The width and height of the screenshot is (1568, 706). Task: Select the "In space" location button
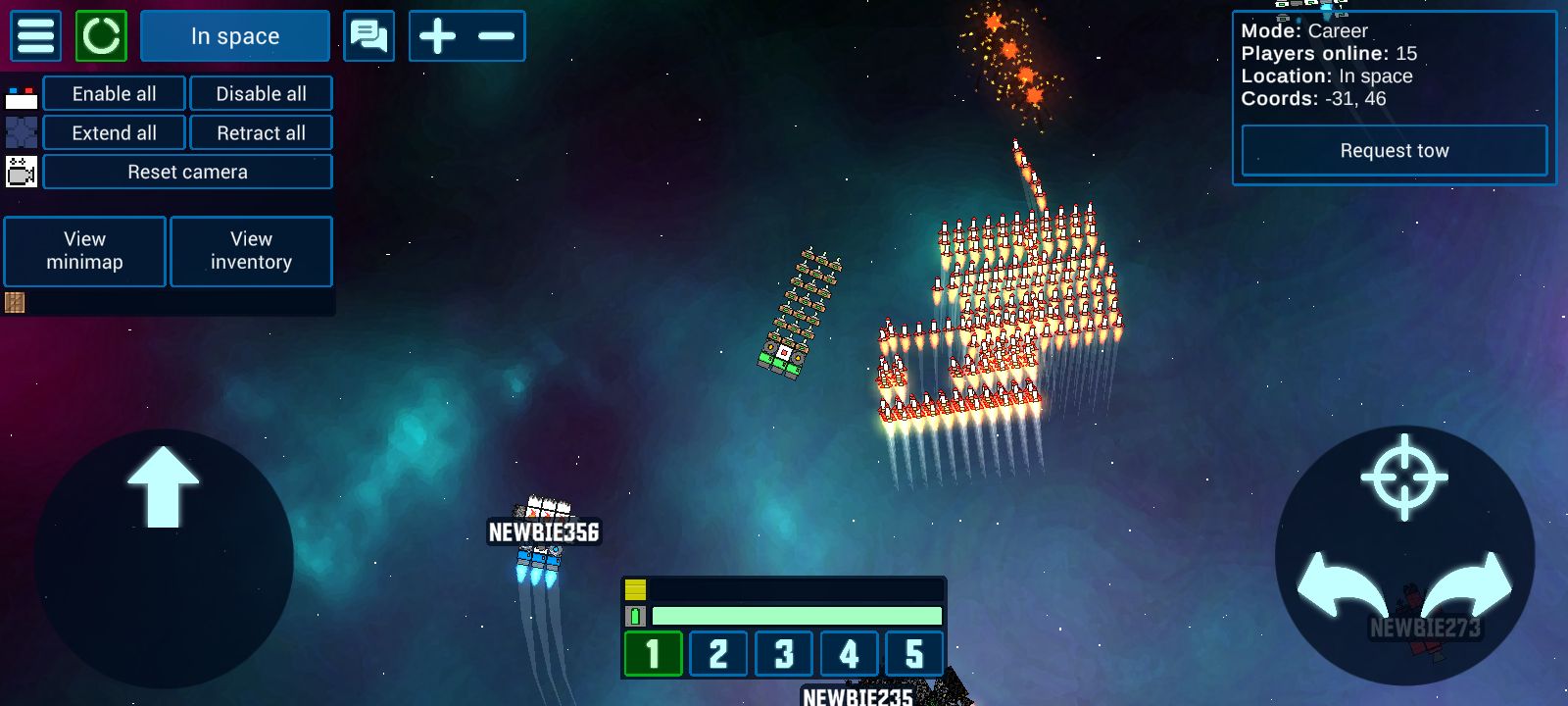[235, 36]
